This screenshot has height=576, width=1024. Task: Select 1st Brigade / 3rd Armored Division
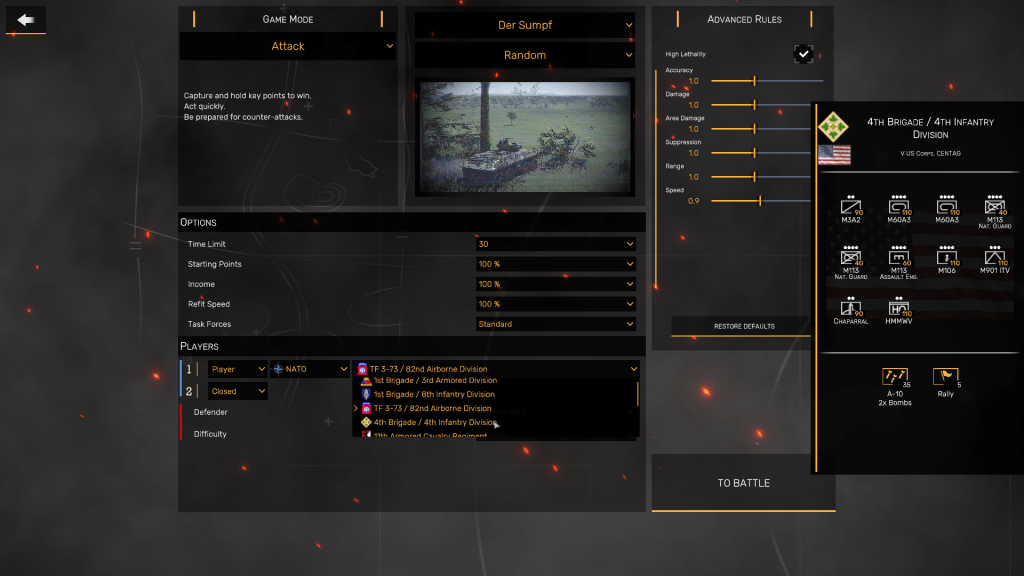coord(434,381)
